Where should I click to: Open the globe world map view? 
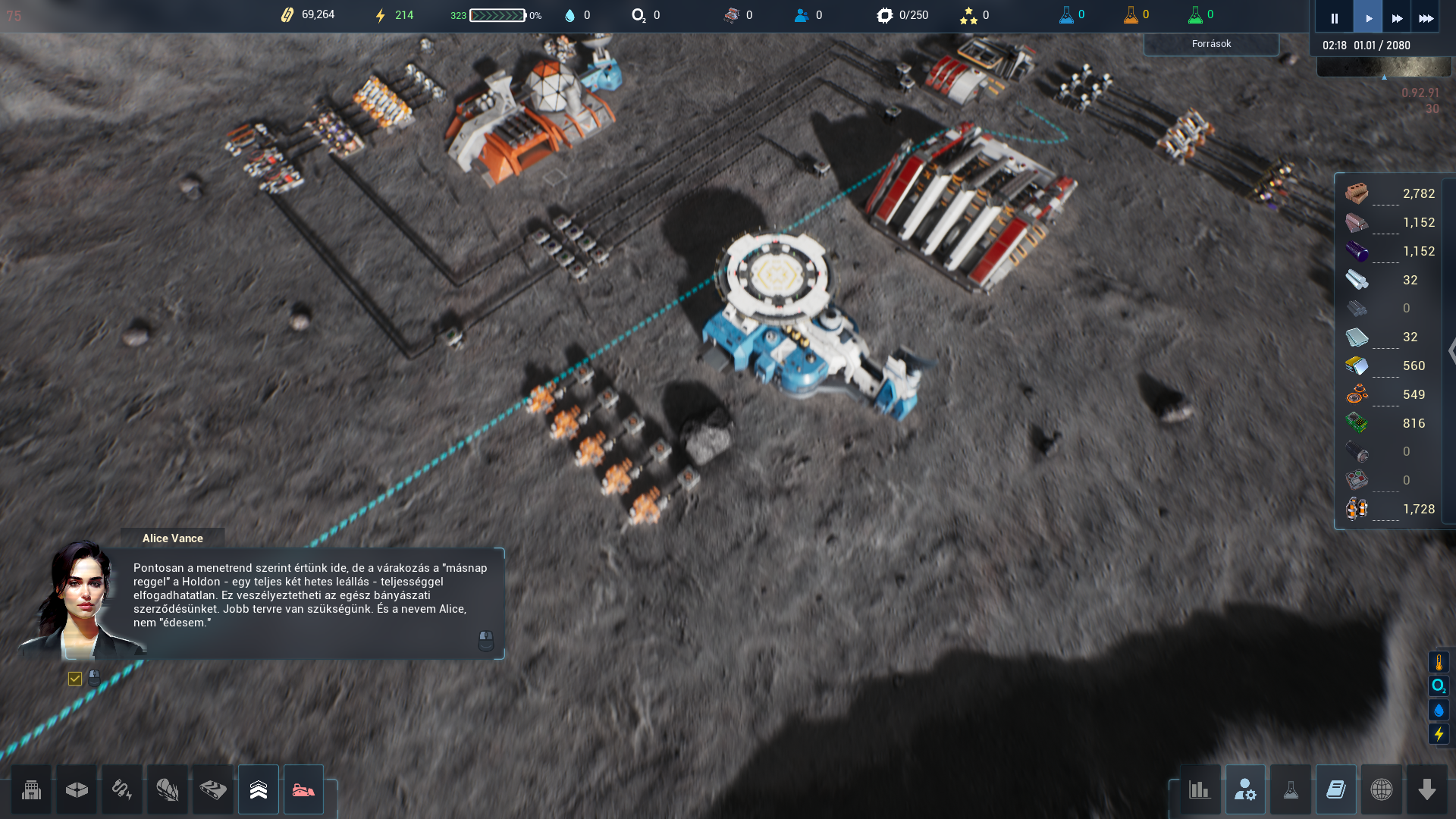(x=1382, y=789)
